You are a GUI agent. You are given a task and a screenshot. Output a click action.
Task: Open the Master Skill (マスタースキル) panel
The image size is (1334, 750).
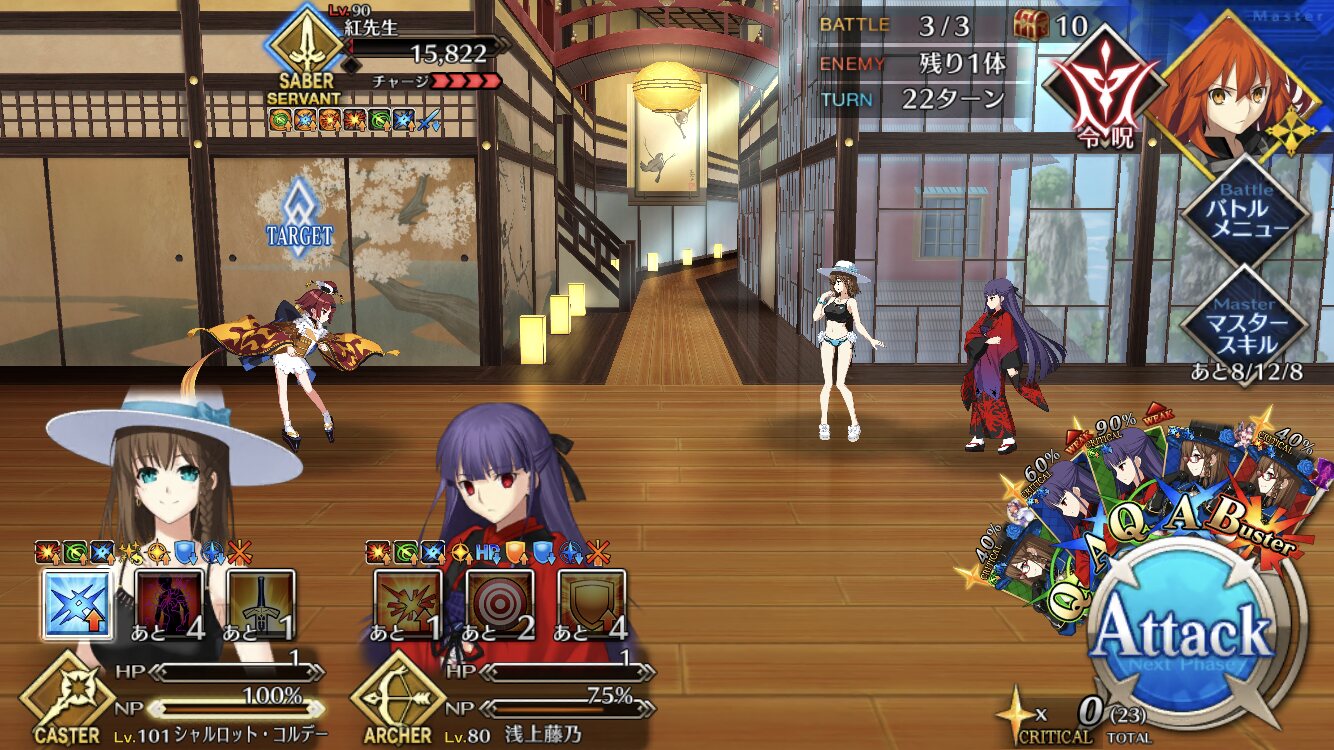1243,320
